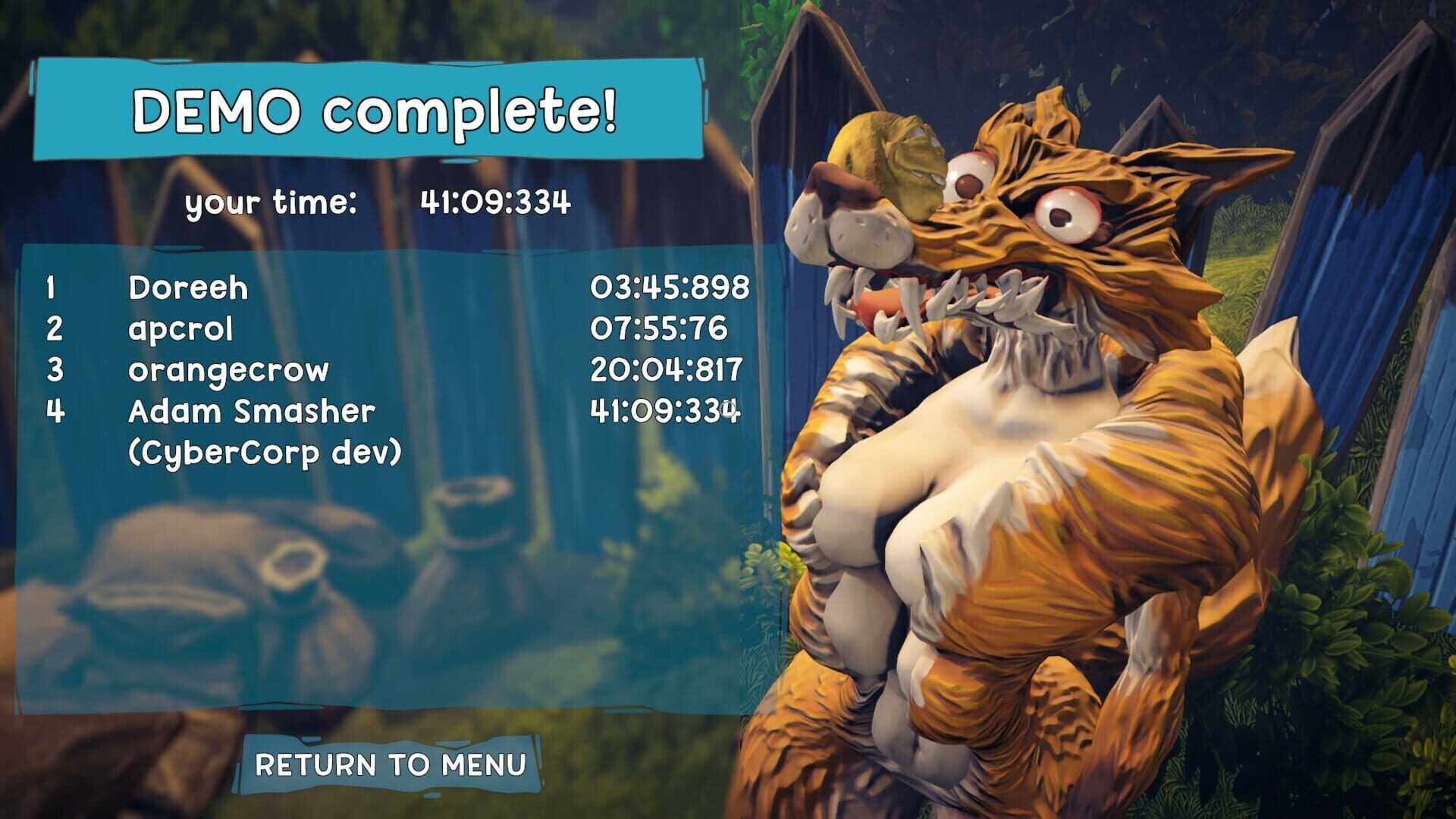
Task: Click the orangecrow leaderboard row
Action: [227, 369]
